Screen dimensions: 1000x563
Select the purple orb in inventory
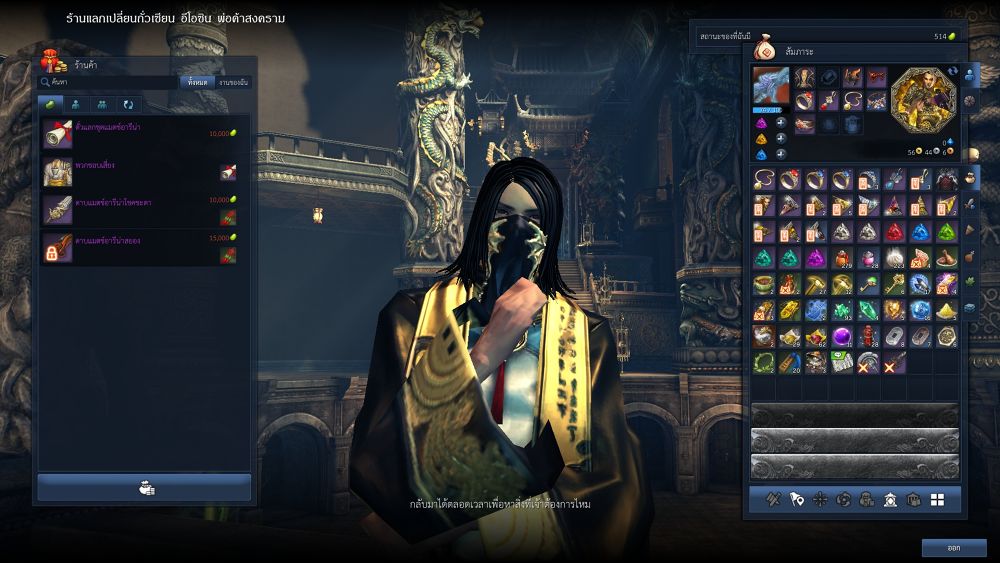[842, 336]
